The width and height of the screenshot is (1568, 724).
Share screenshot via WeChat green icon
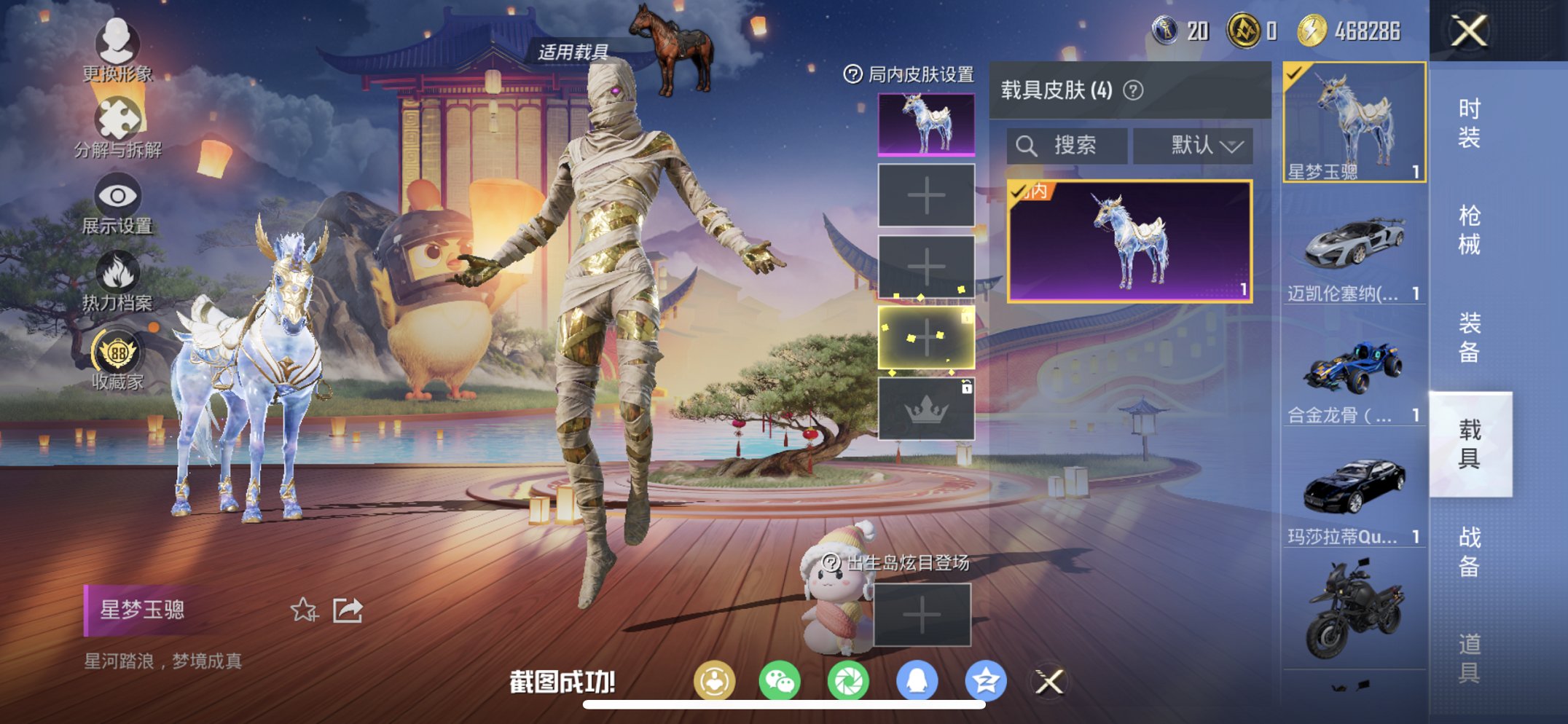780,680
